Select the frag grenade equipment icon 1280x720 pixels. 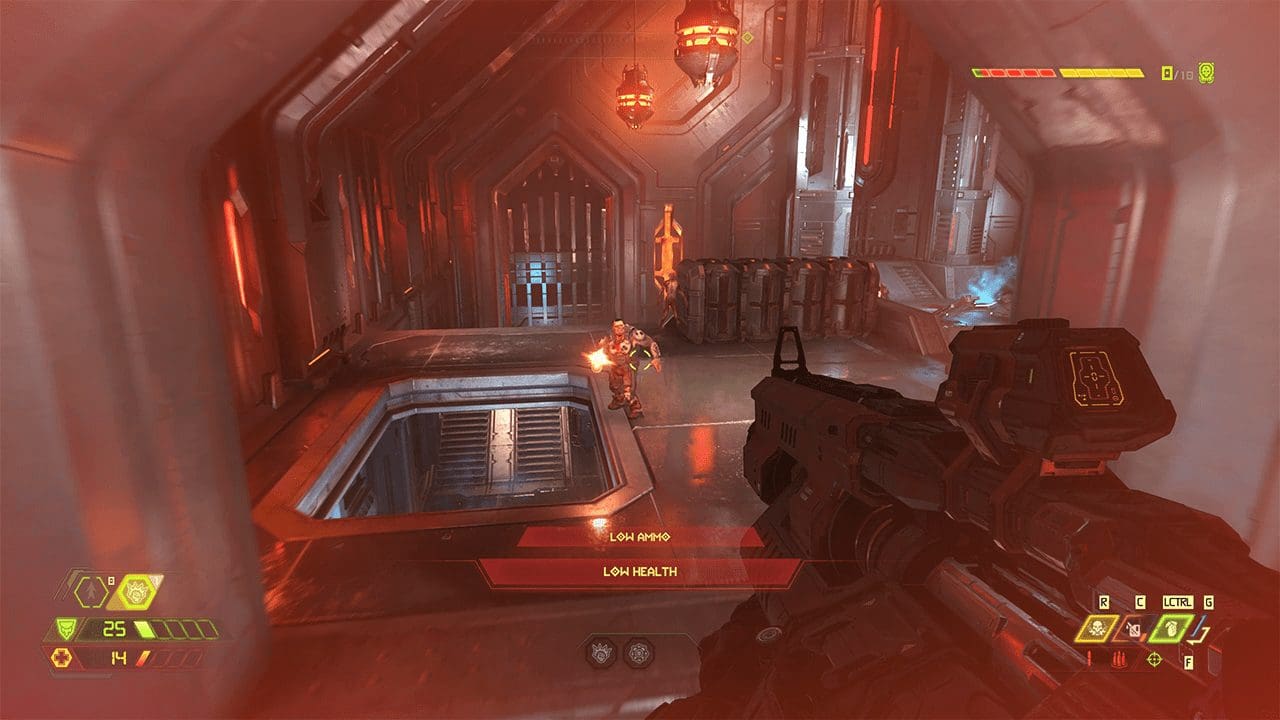(x=1172, y=629)
